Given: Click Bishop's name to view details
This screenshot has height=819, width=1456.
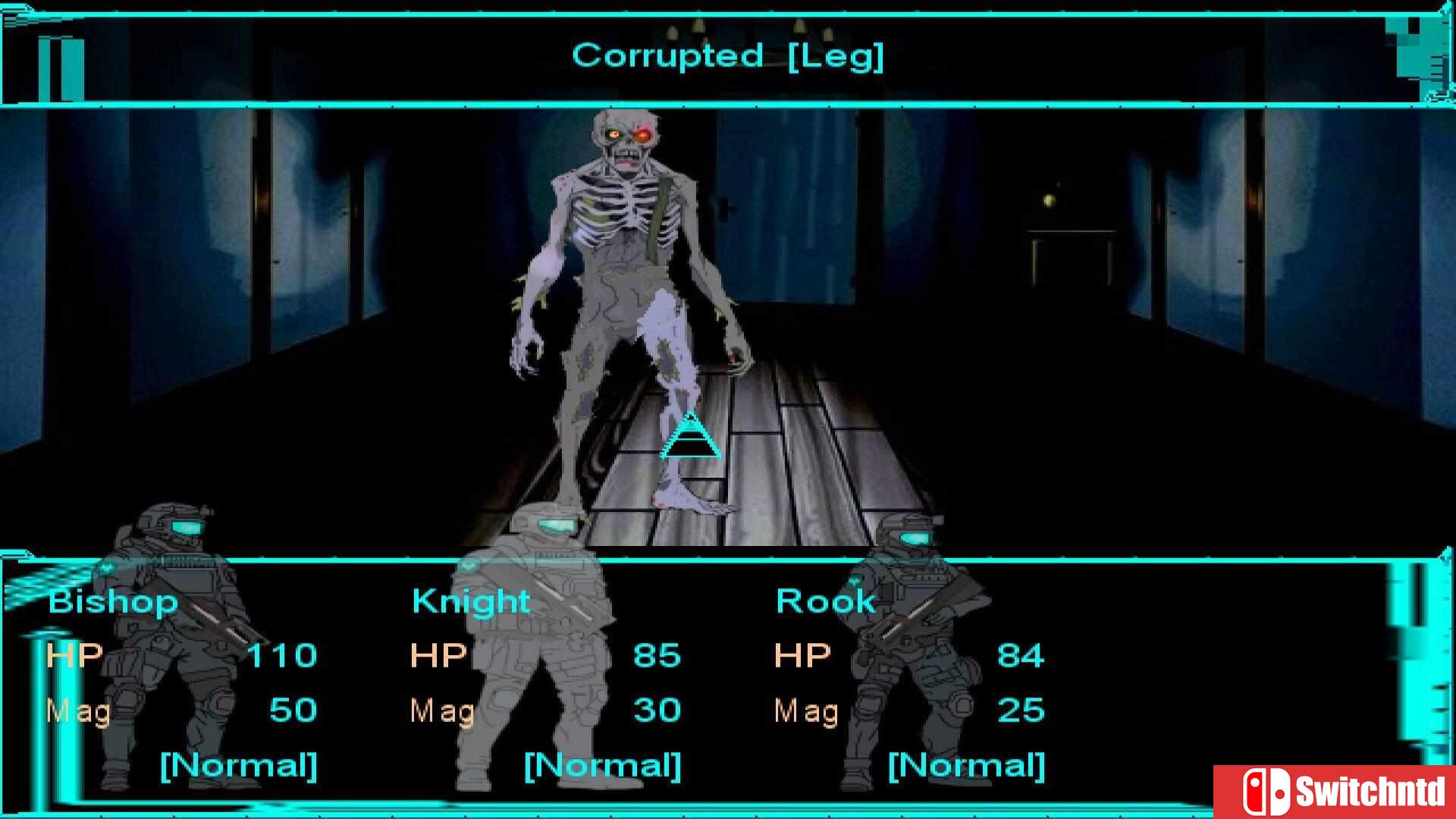Looking at the screenshot, I should (x=112, y=602).
